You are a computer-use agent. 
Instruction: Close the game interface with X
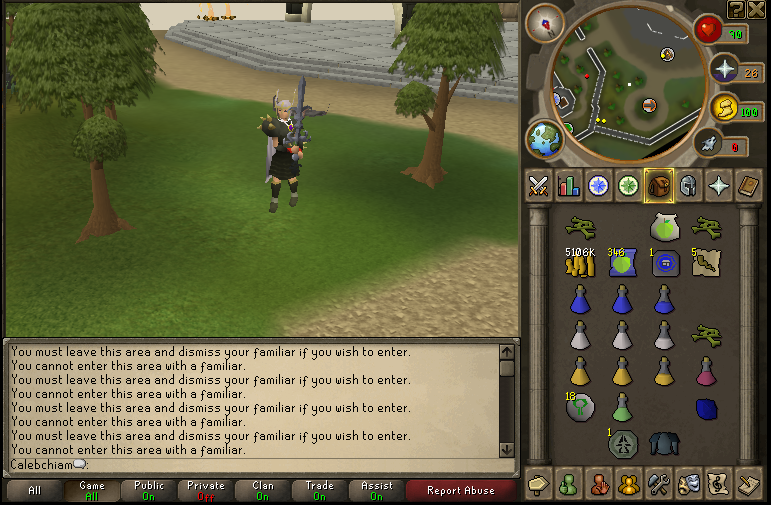coord(755,9)
